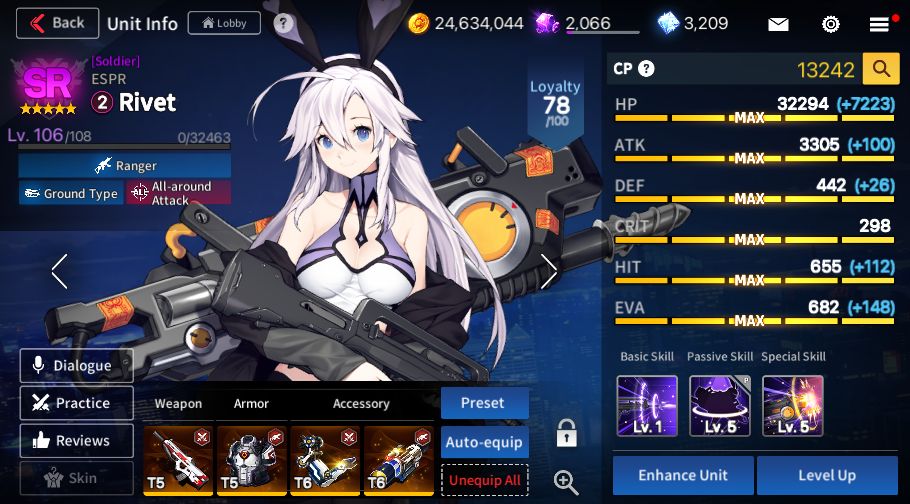
Task: Go back with the Back button
Action: pyautogui.click(x=58, y=22)
